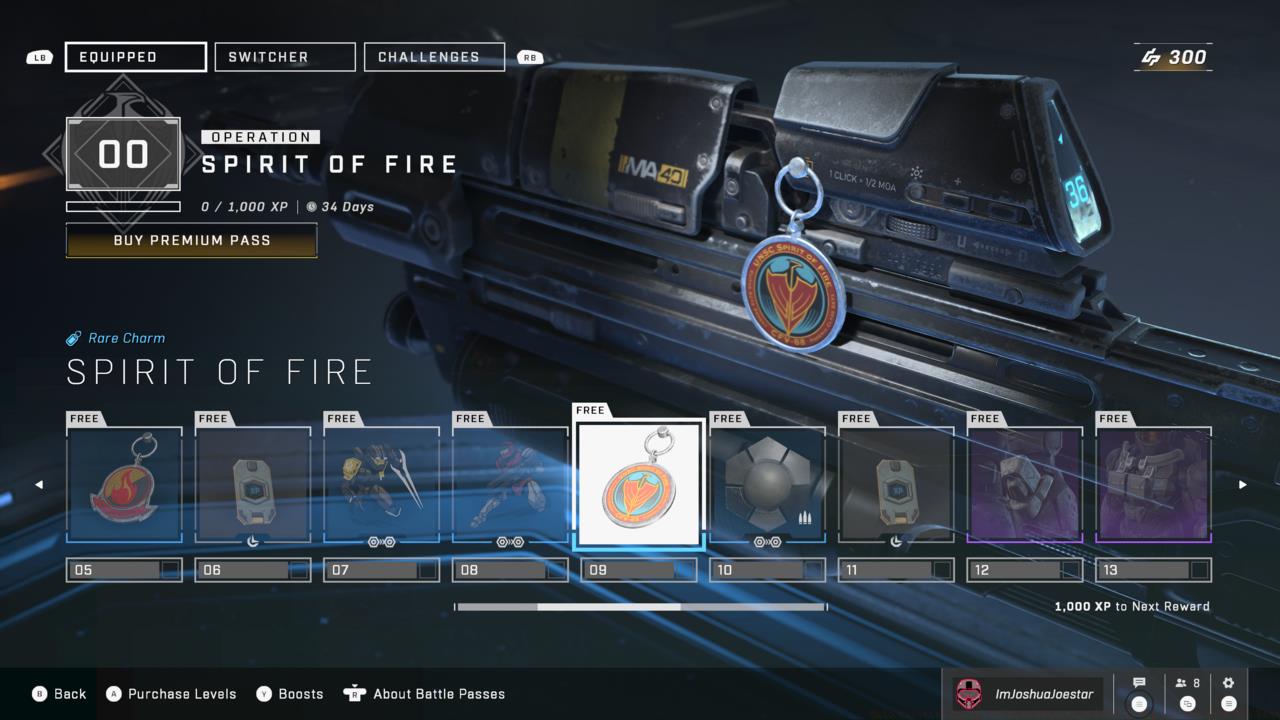Image resolution: width=1280 pixels, height=720 pixels.
Task: Open the settings gear icon
Action: pos(1228,683)
